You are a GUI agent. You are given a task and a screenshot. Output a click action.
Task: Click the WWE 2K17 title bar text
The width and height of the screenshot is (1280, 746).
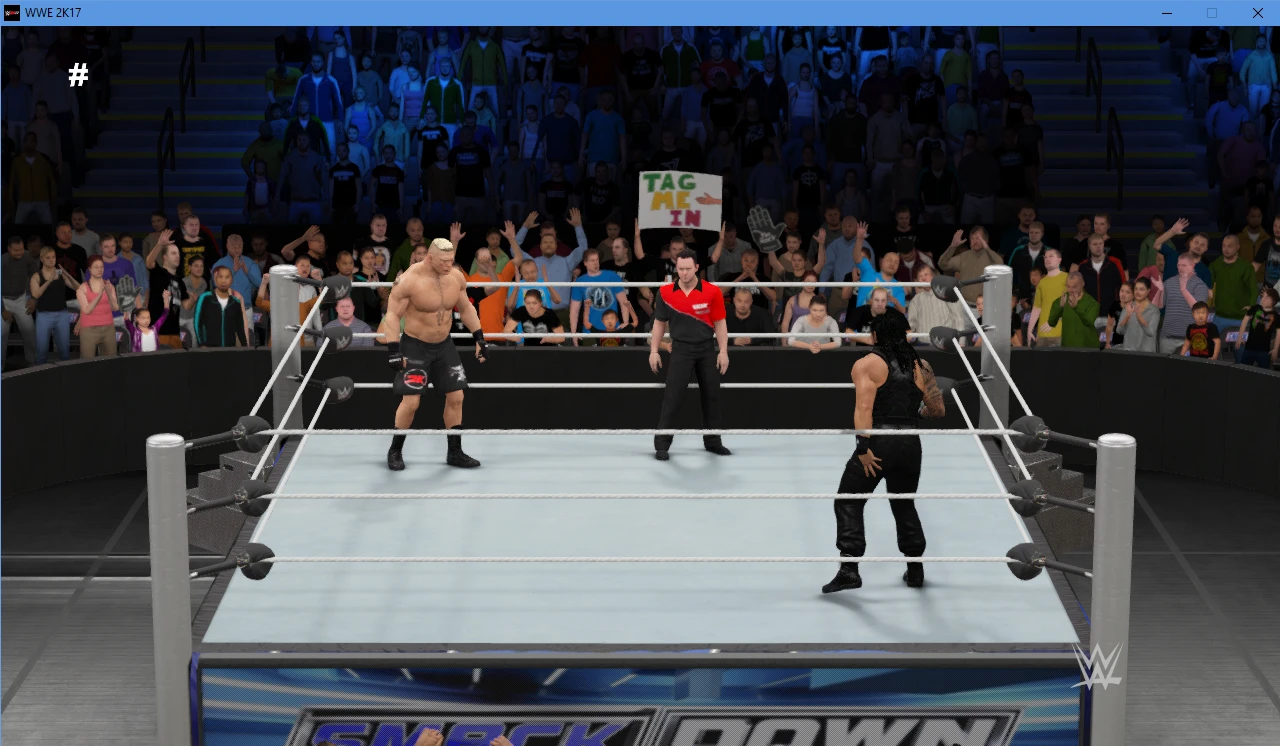55,13
